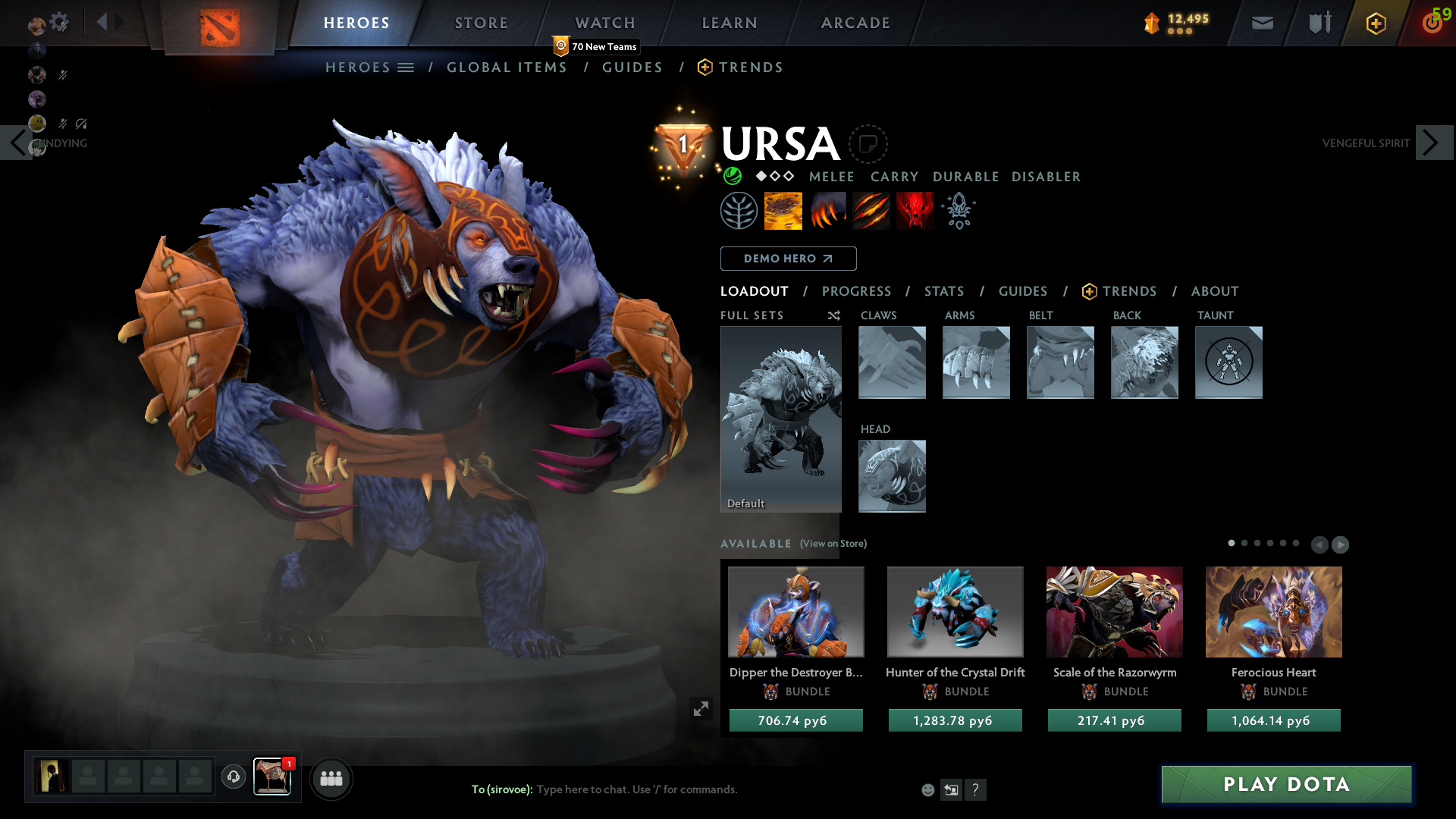Click the next page arrow for available sets

pyautogui.click(x=1341, y=544)
